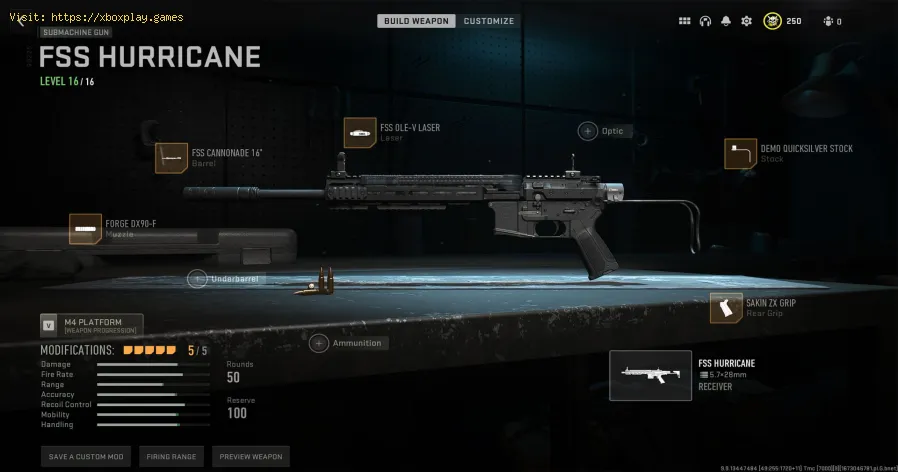Screen dimensions: 898x472
Task: Select the Forge DX90-F muzzle slot
Action: pos(85,229)
